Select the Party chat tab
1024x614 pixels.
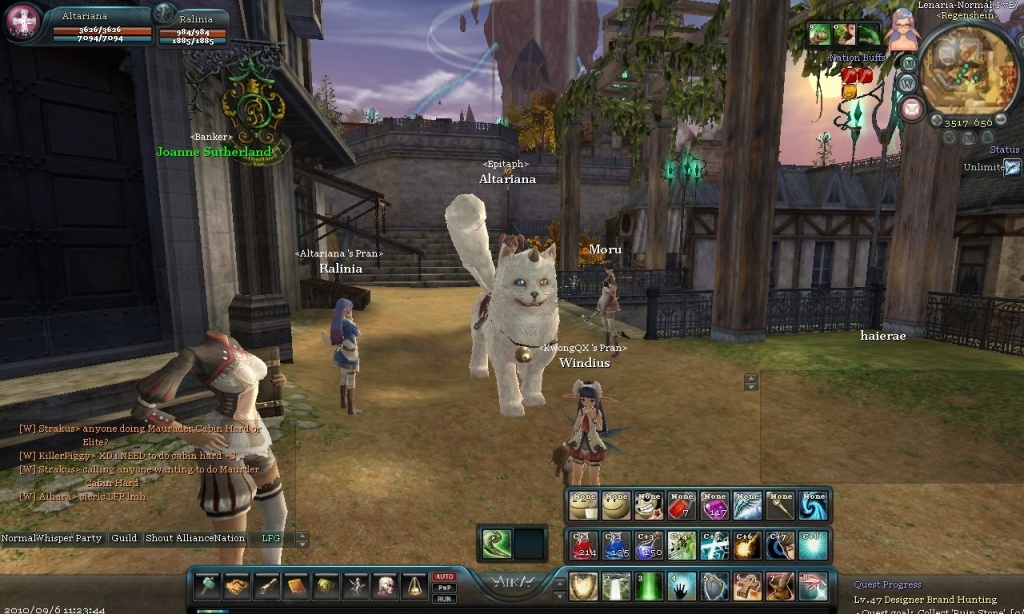click(89, 538)
